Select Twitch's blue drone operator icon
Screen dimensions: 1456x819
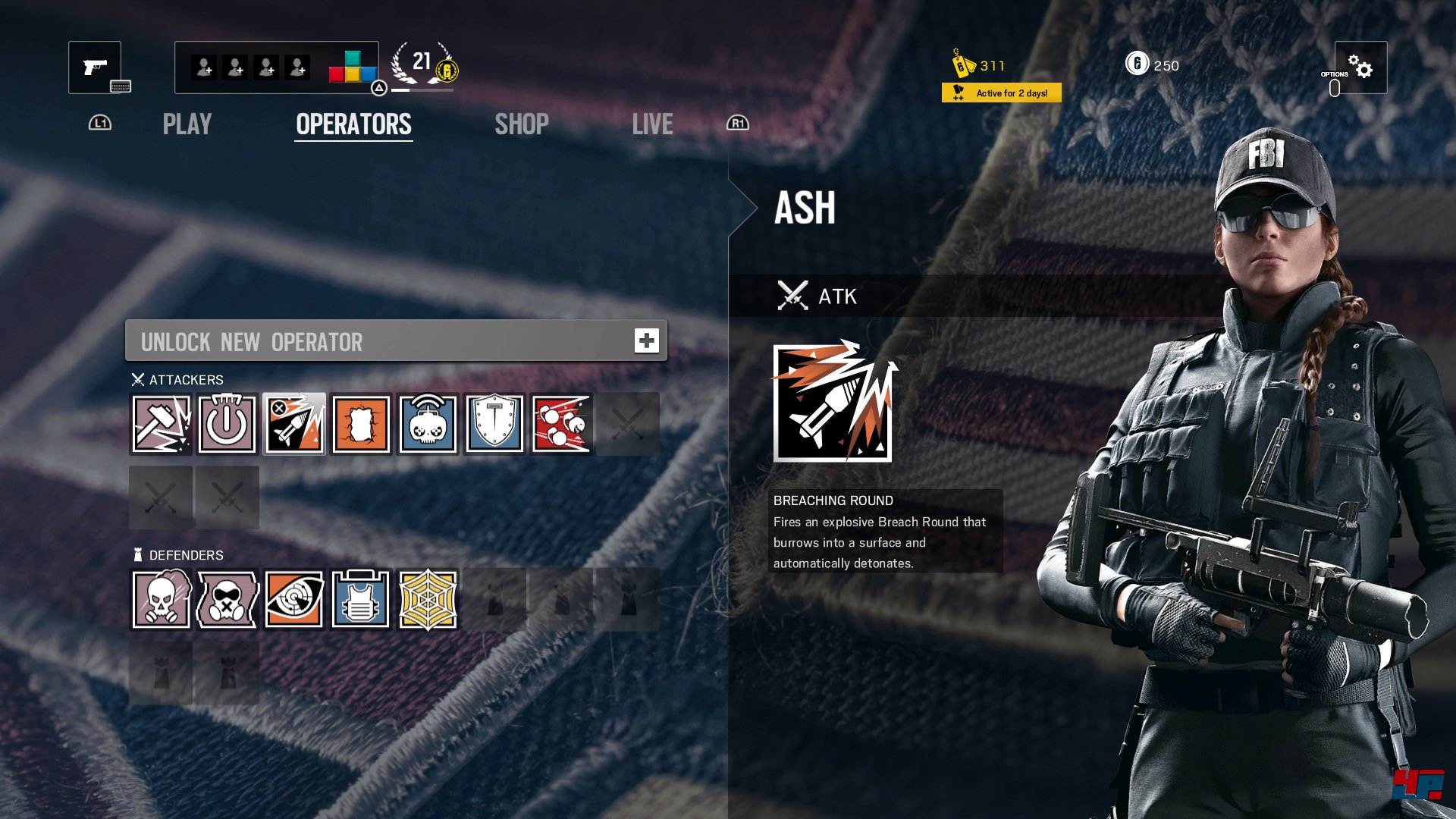[428, 424]
